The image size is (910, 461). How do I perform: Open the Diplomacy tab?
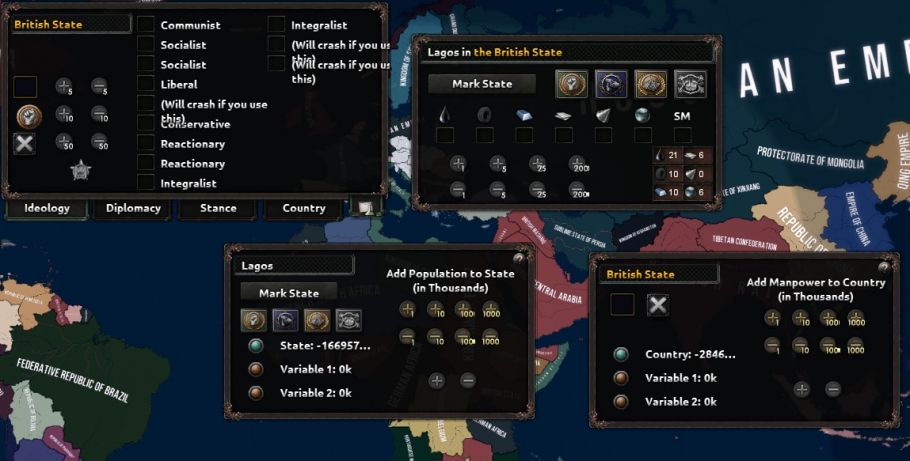[133, 208]
